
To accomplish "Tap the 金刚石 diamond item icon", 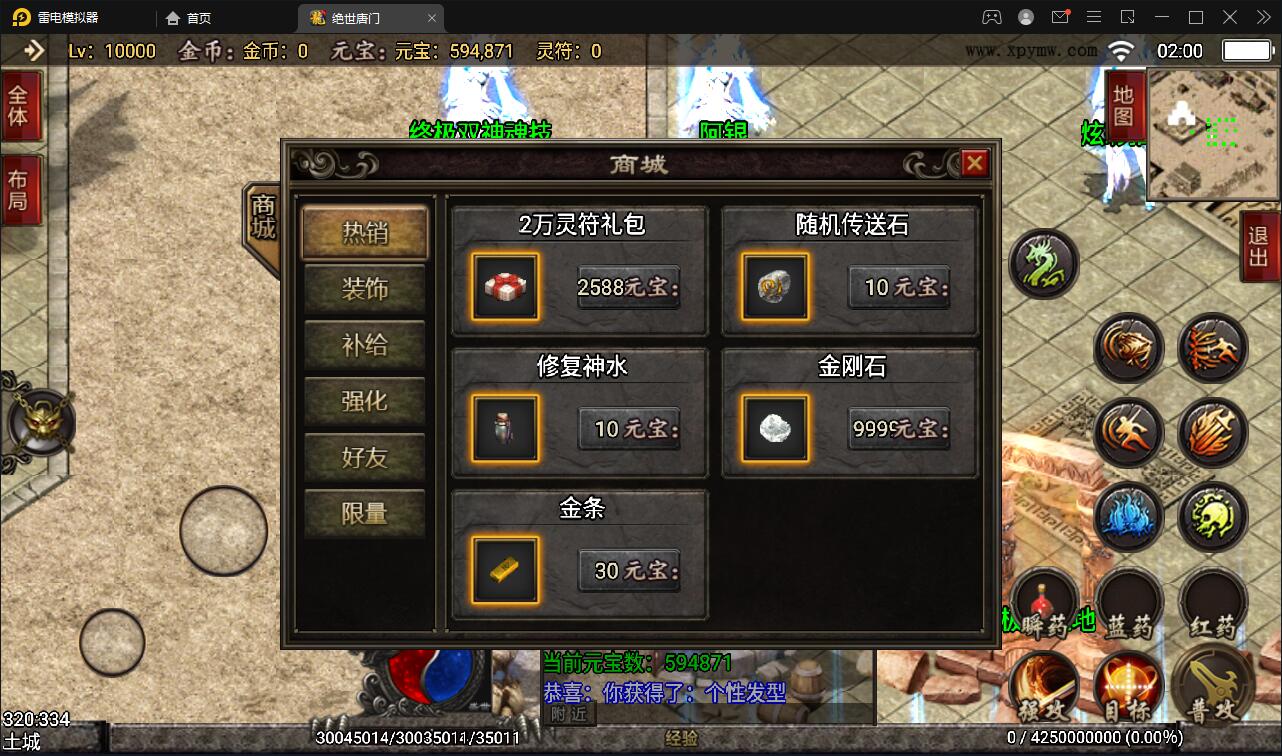I will tap(775, 430).
